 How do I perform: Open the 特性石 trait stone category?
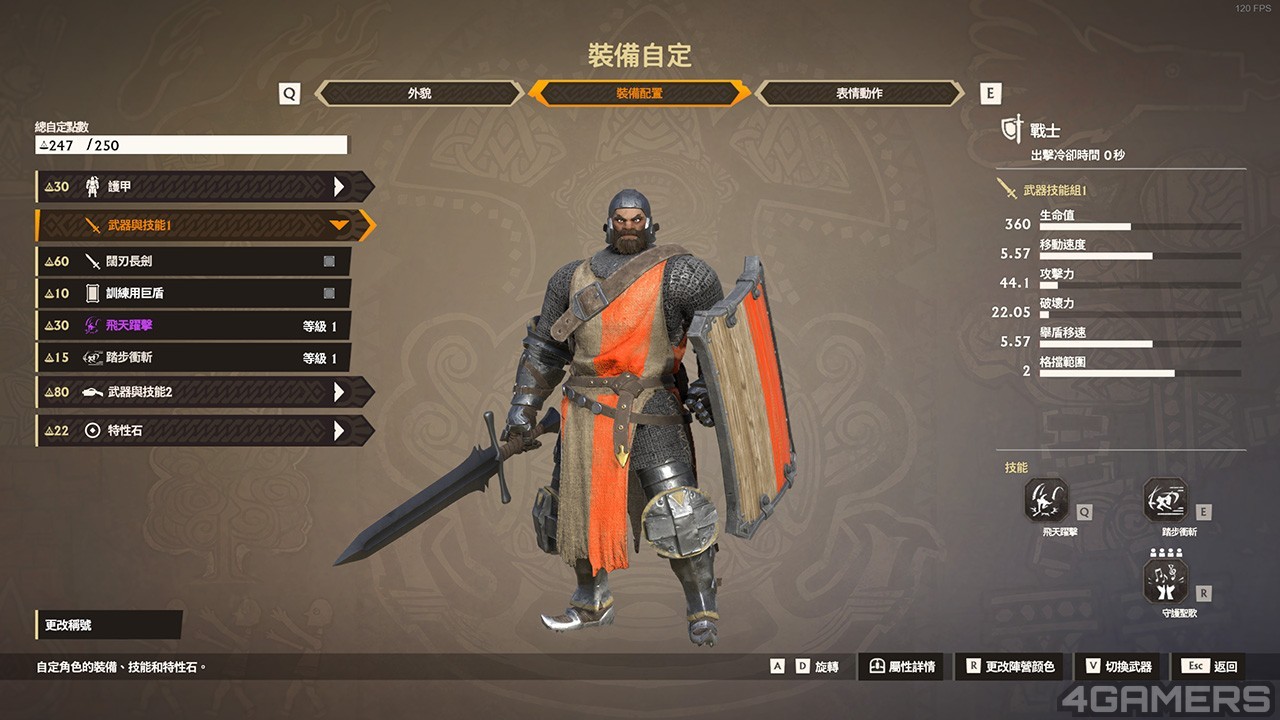pos(205,431)
